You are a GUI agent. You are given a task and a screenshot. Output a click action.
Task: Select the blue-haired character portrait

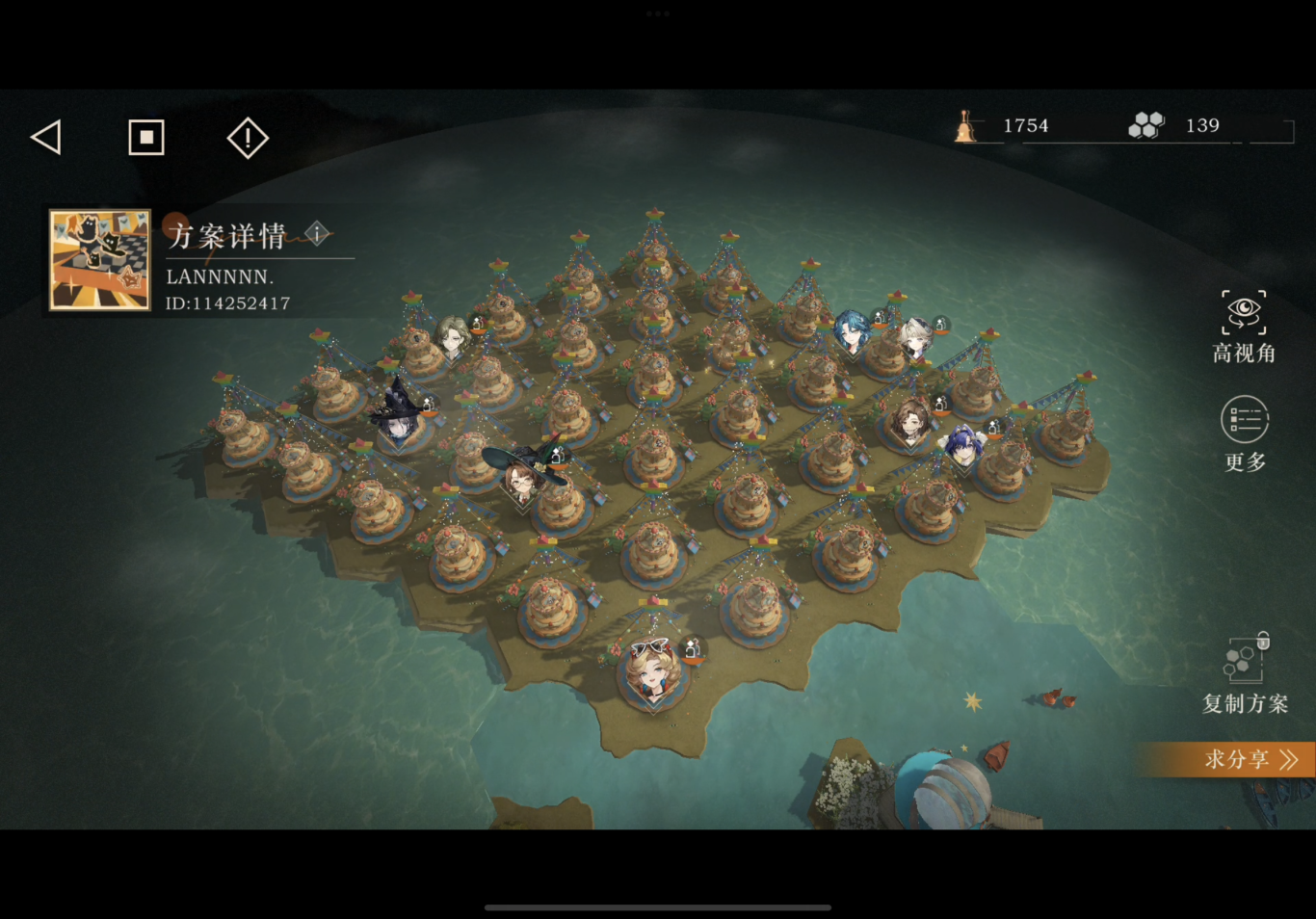pos(852,330)
